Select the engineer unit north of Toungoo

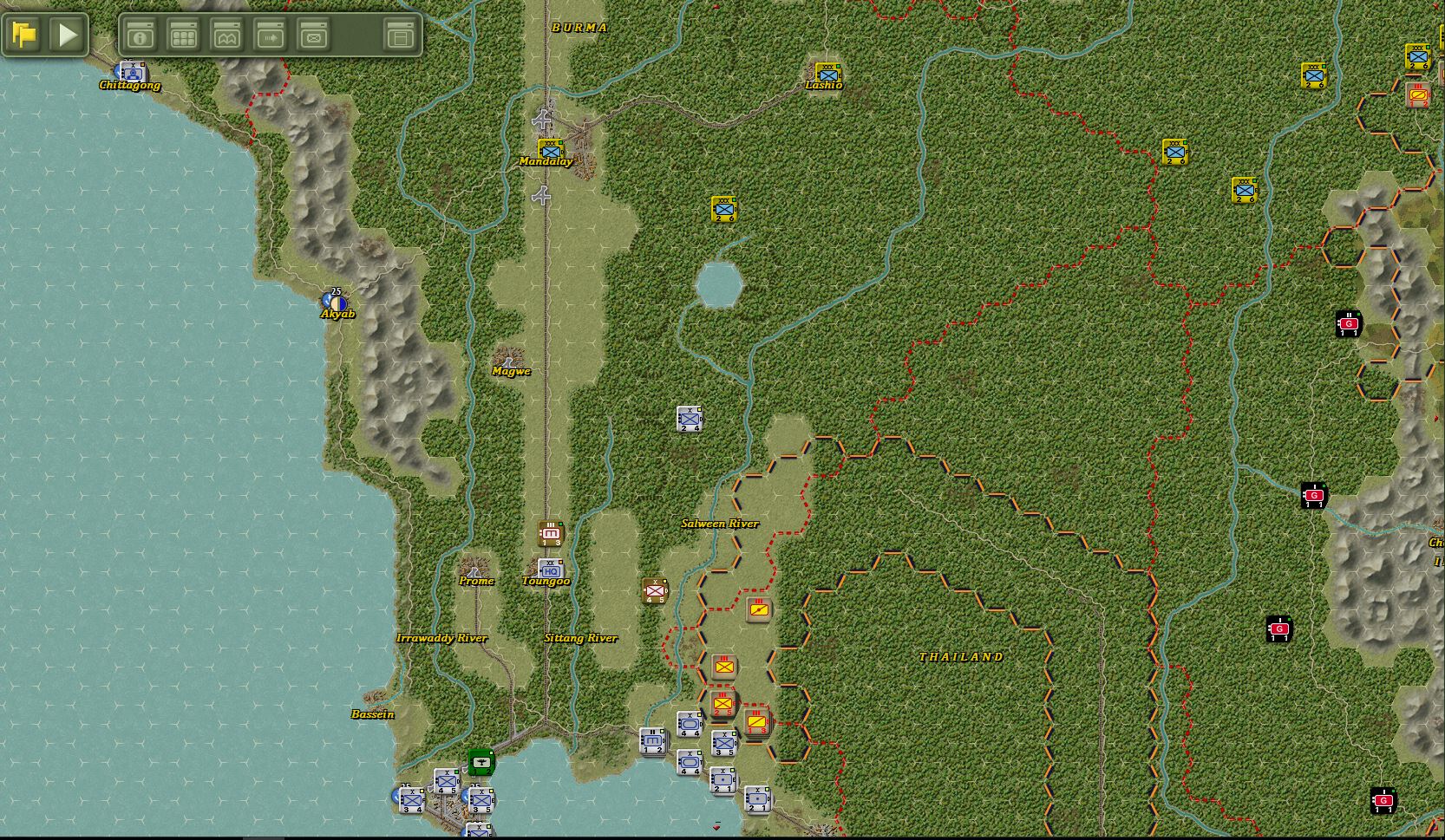coord(552,531)
